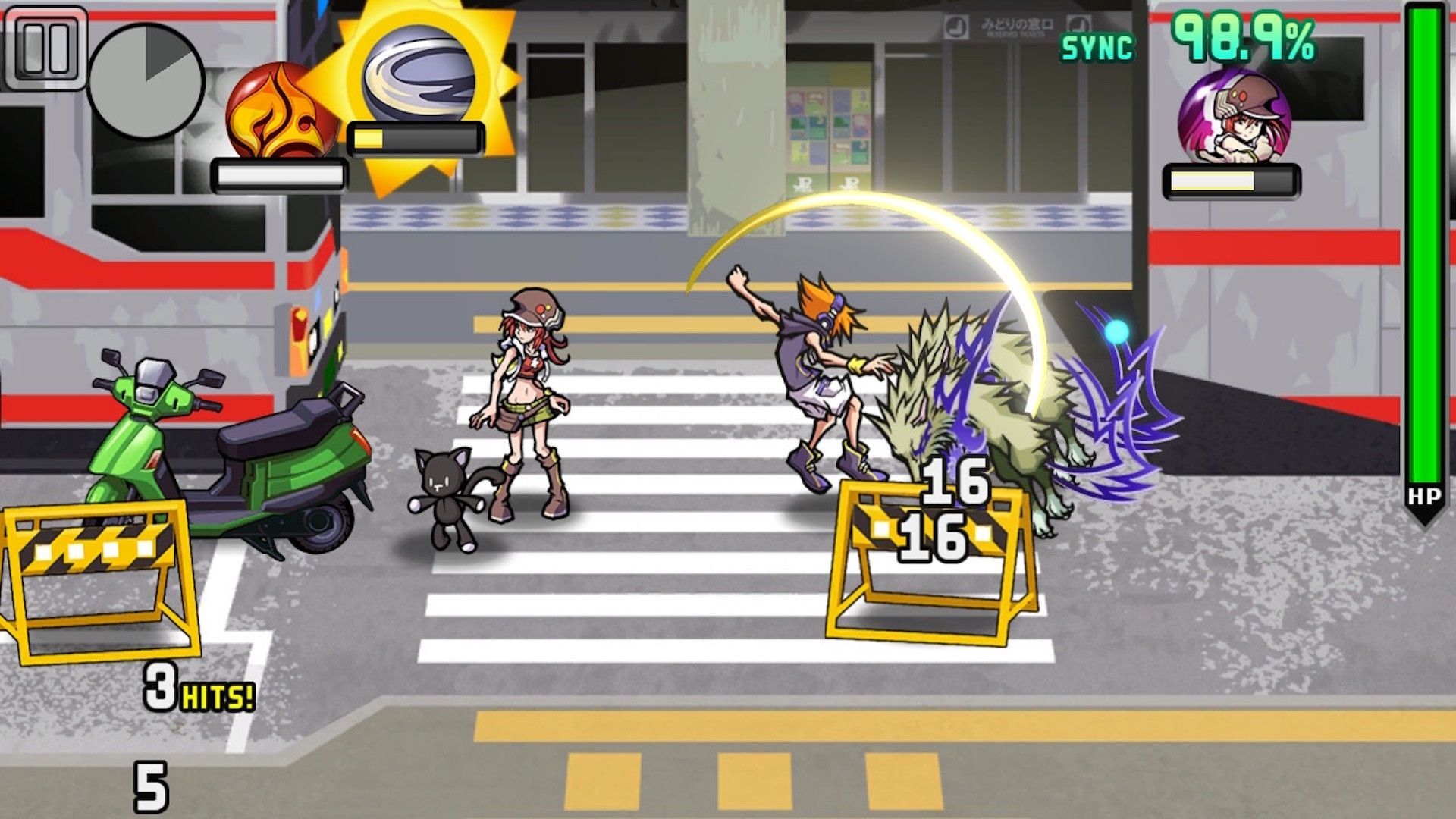Click the yellow recharge gauge under the fire pin
1456x819 pixels.
tap(281, 173)
